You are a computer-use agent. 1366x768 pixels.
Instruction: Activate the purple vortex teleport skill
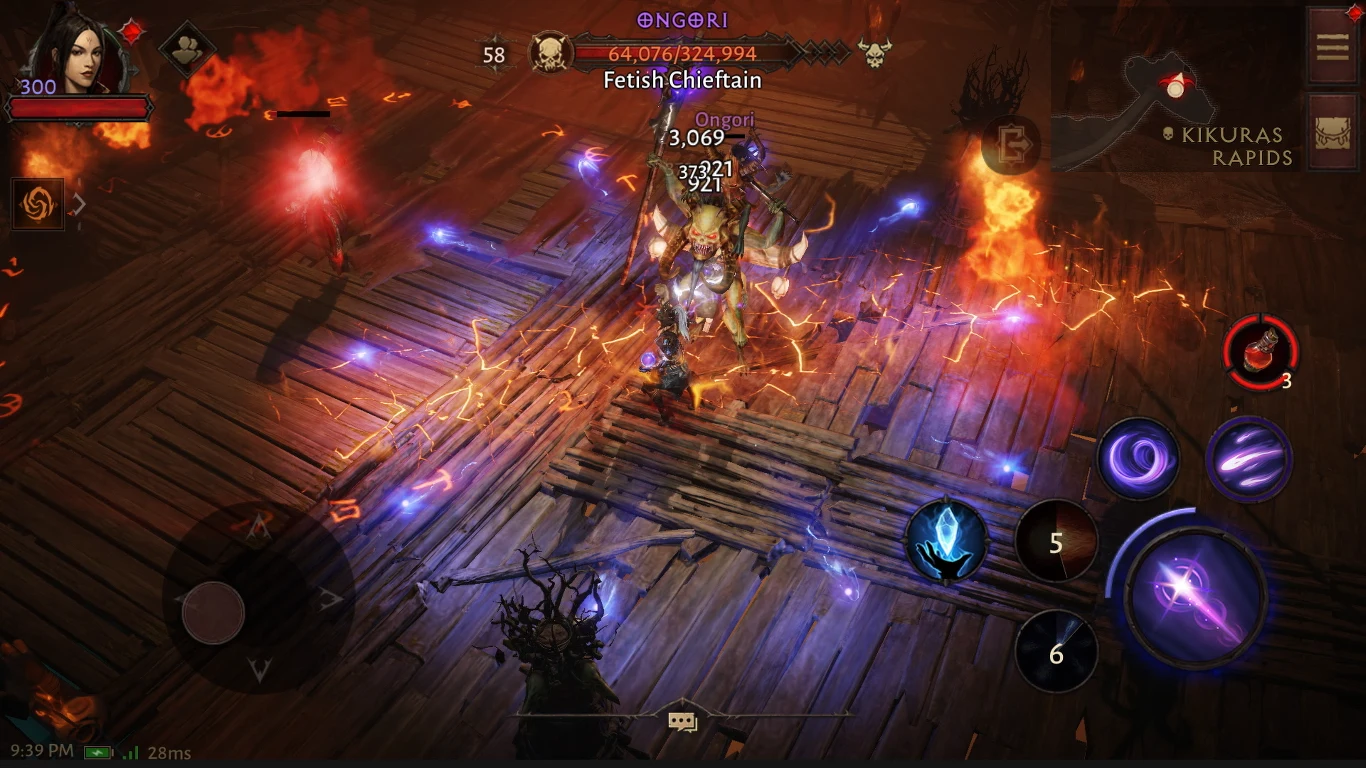point(1139,458)
